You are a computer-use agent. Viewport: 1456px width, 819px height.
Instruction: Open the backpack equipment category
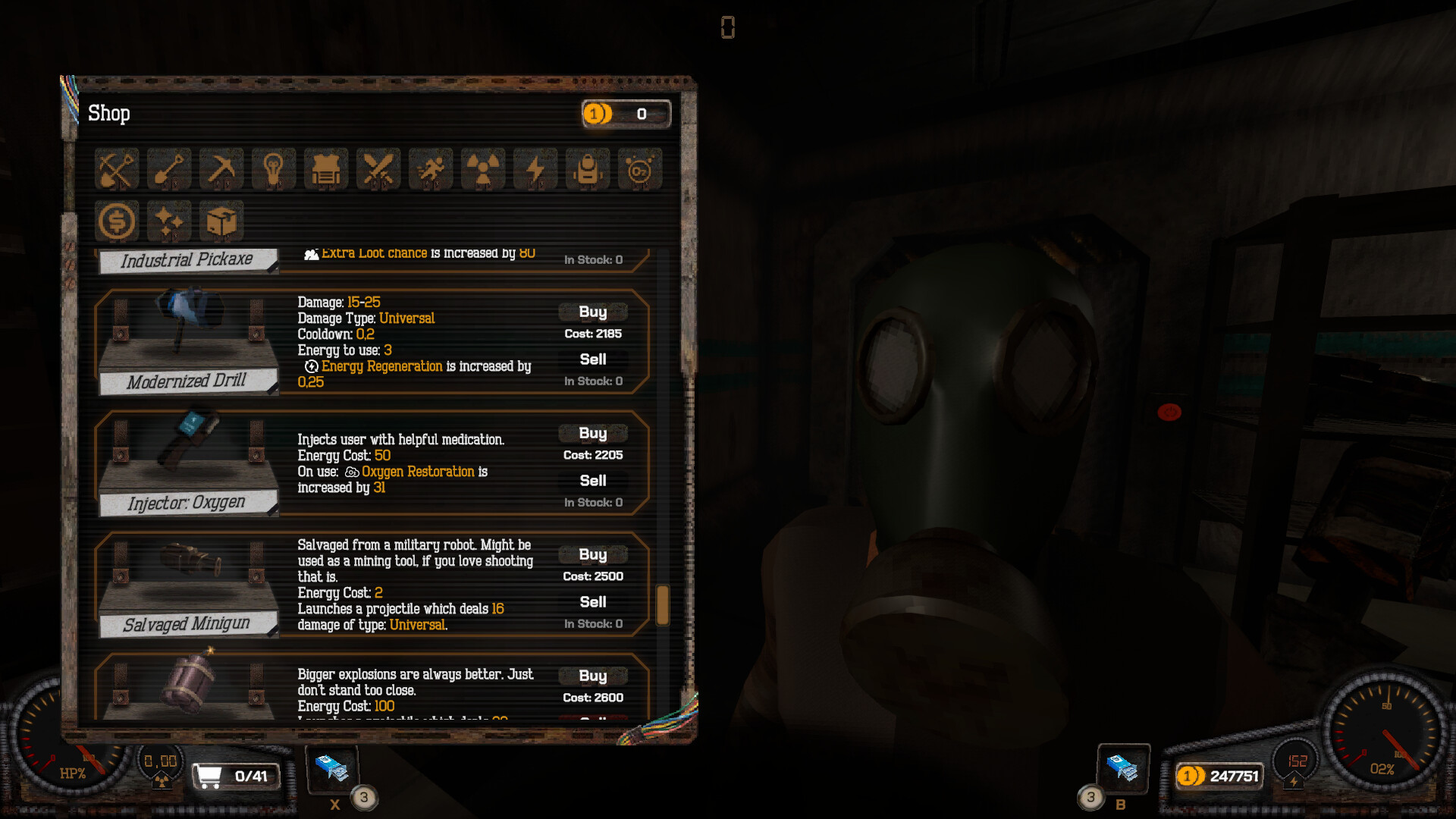point(587,169)
